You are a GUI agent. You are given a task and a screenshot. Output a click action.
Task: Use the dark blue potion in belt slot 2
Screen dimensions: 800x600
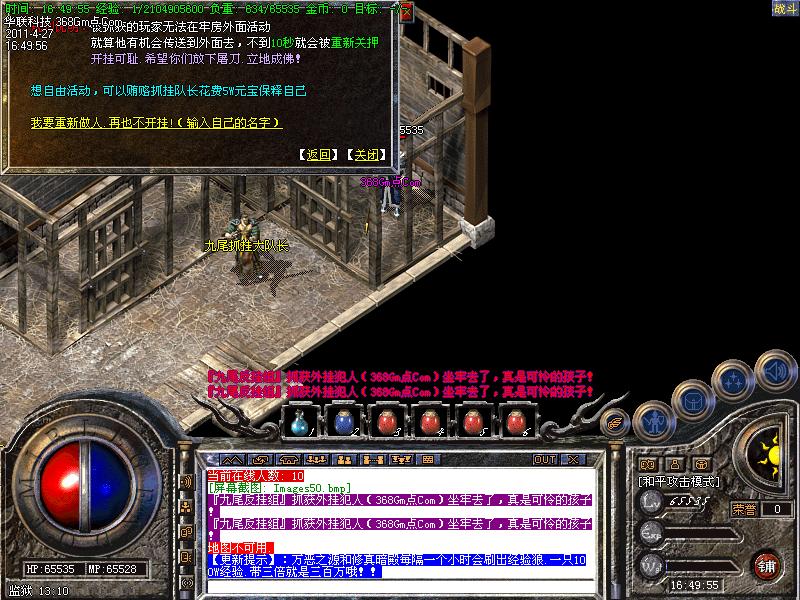344,422
